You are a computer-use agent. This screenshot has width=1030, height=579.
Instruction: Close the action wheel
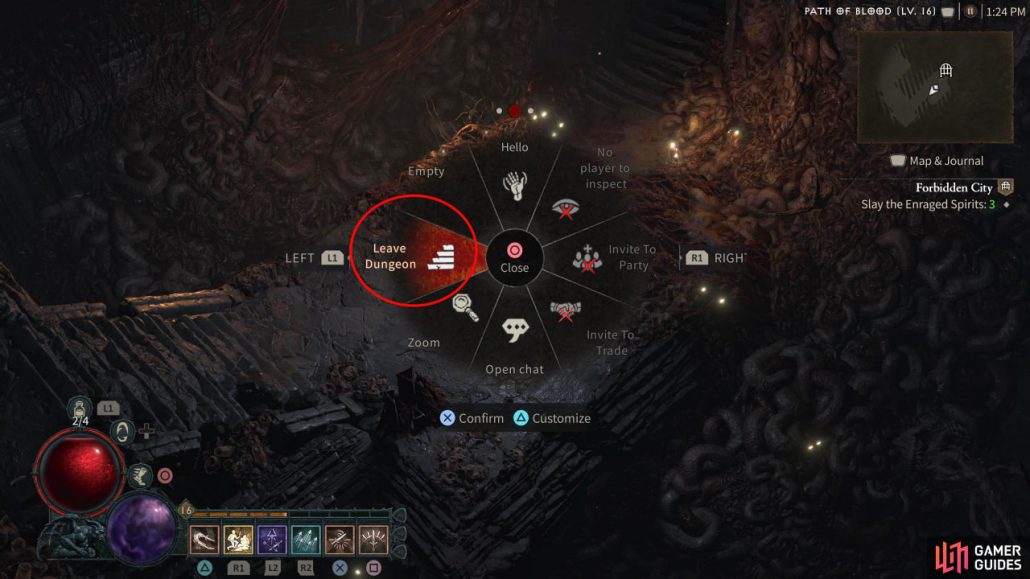[514, 257]
